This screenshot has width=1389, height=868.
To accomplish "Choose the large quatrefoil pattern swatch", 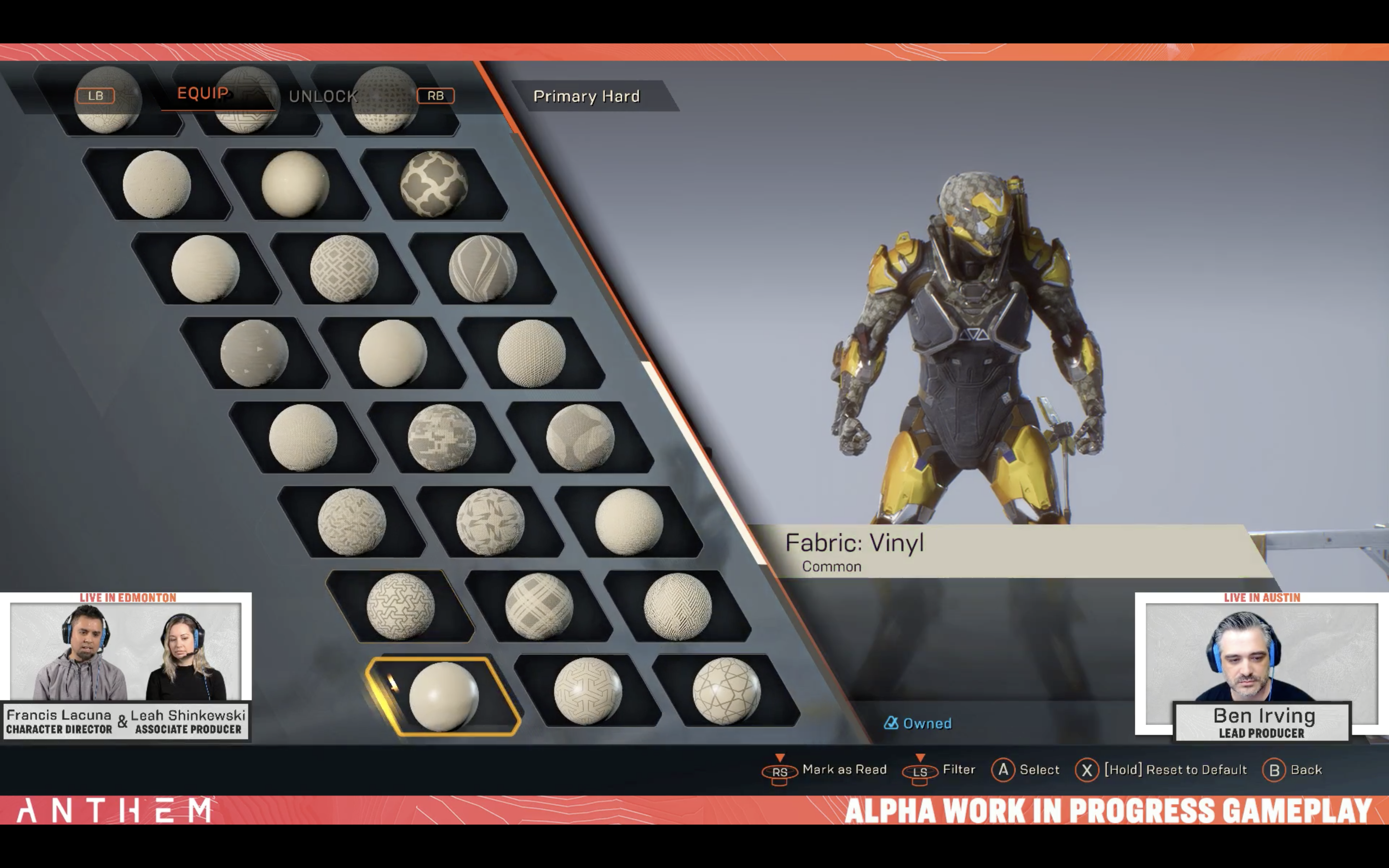I will coord(434,184).
